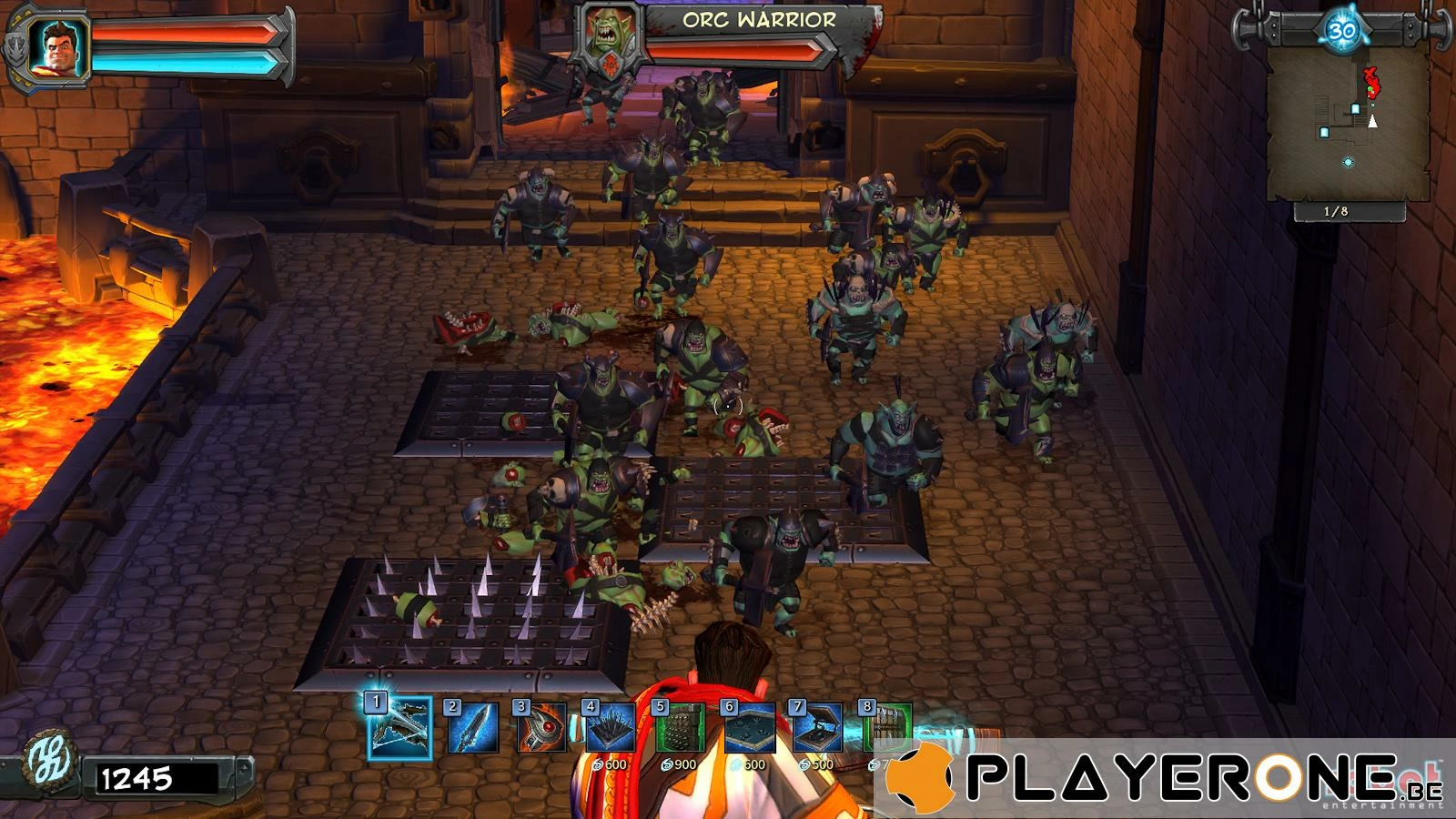1456x819 pixels.
Task: Click the Orc Warrior target portrait
Action: [608, 36]
